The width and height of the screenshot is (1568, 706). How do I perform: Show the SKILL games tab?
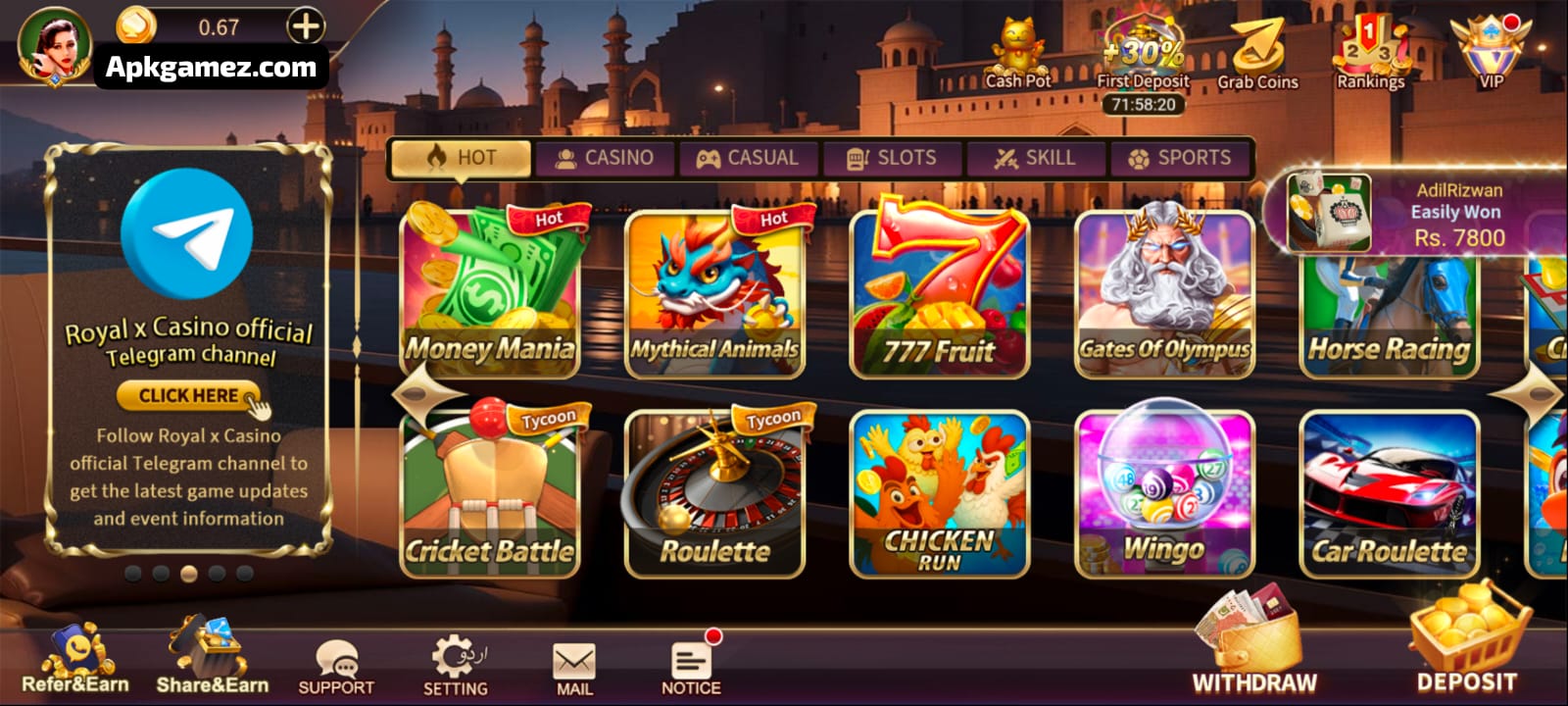point(1035,158)
